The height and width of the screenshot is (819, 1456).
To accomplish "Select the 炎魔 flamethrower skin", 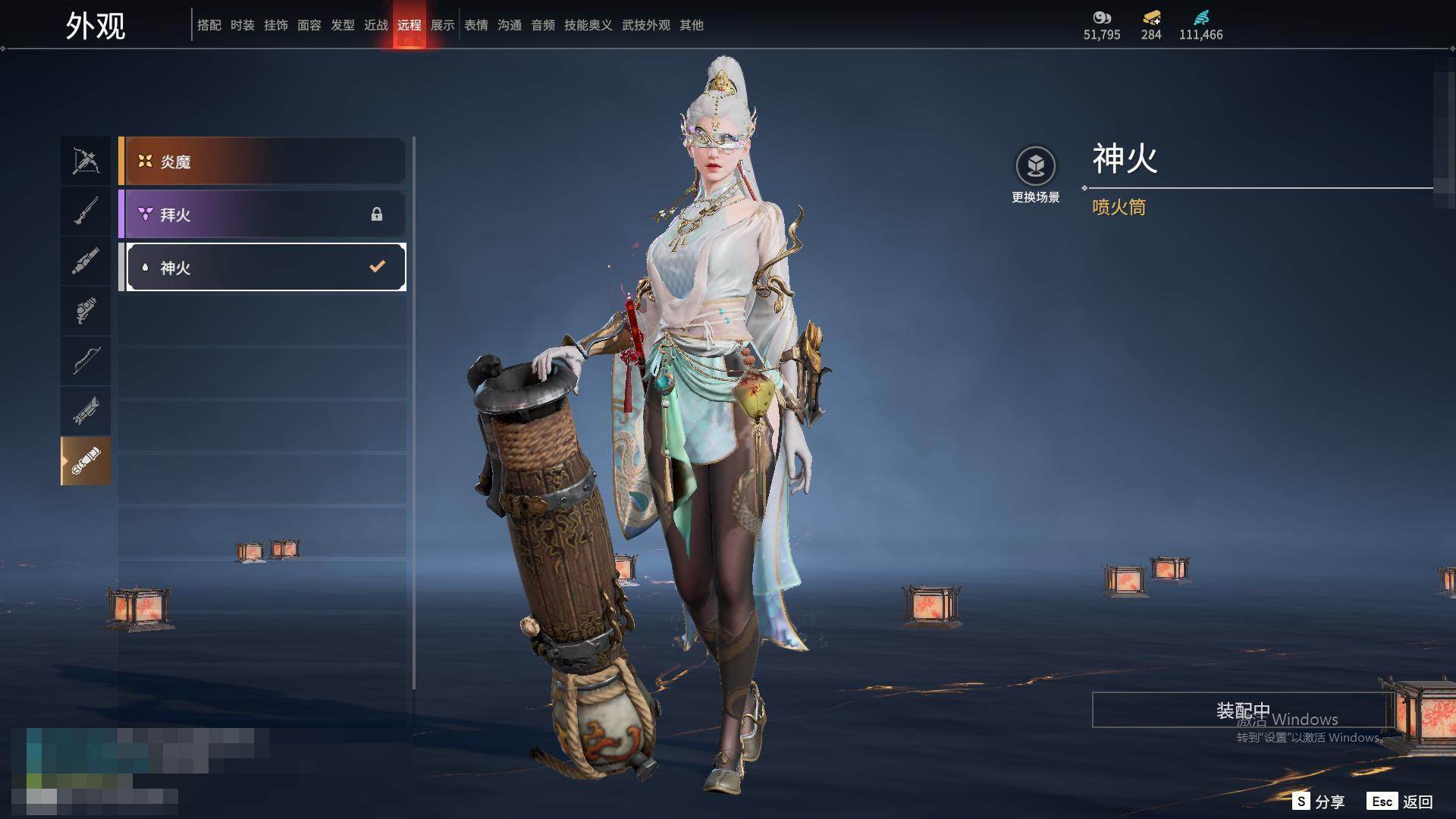I will tap(262, 161).
